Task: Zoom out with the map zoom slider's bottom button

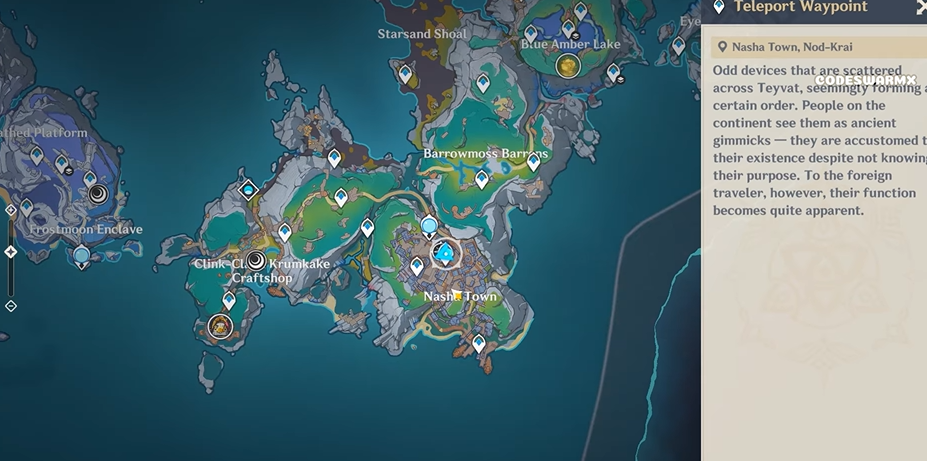Action: coord(11,305)
